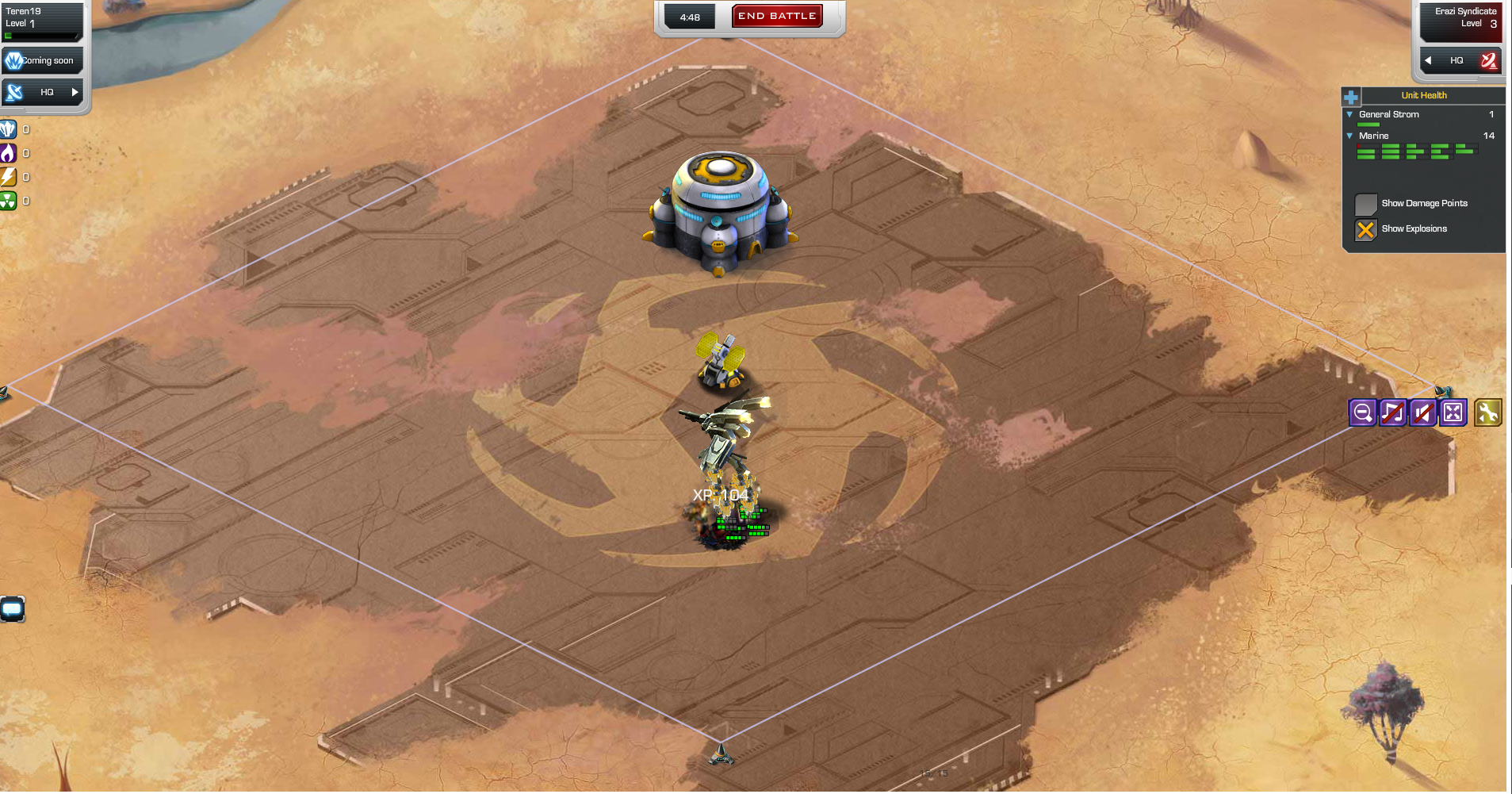Viewport: 1512px width, 794px height.
Task: Click the purple flame resource icon
Action: [x=10, y=153]
